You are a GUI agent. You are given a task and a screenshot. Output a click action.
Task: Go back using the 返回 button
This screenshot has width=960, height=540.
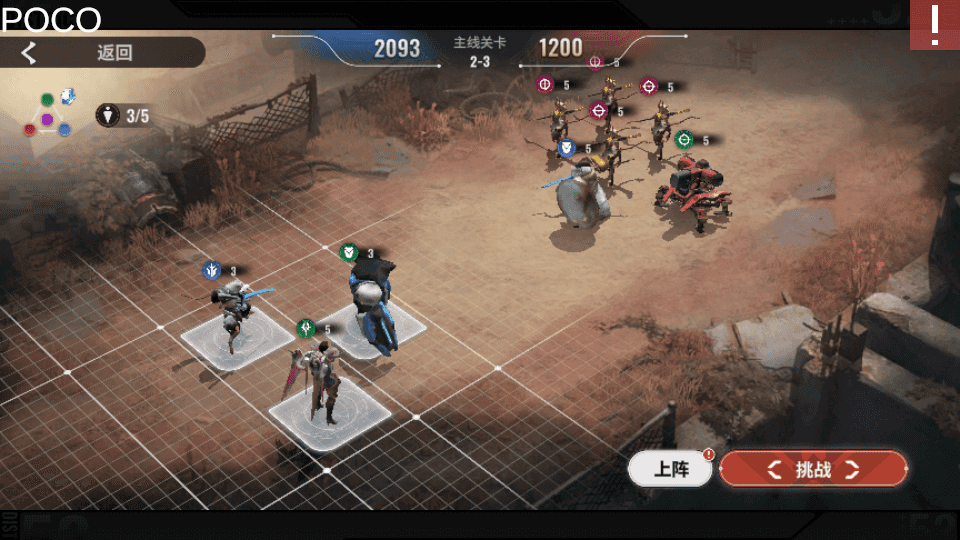pyautogui.click(x=100, y=53)
